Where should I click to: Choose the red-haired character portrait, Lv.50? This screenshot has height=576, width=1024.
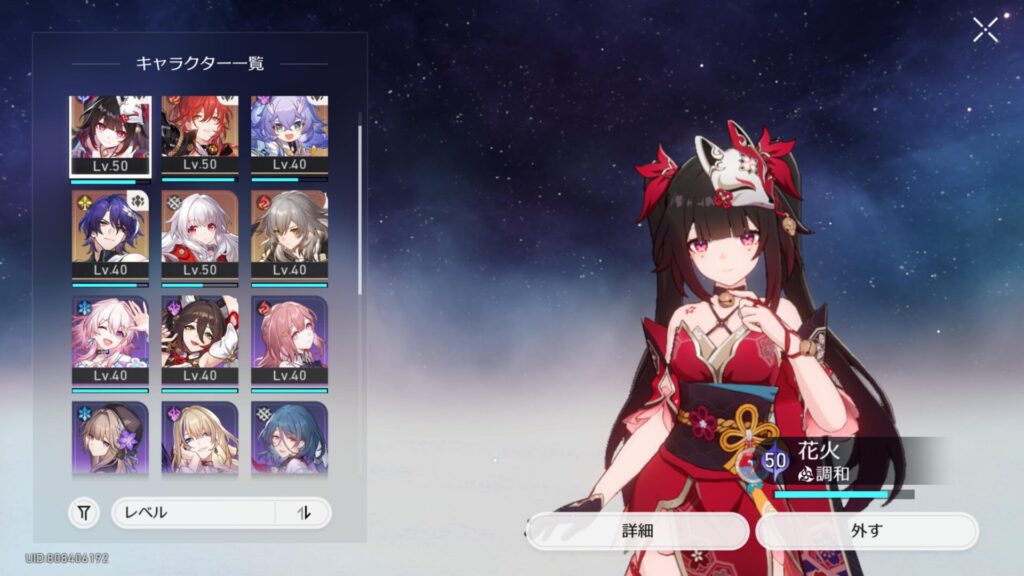point(200,136)
